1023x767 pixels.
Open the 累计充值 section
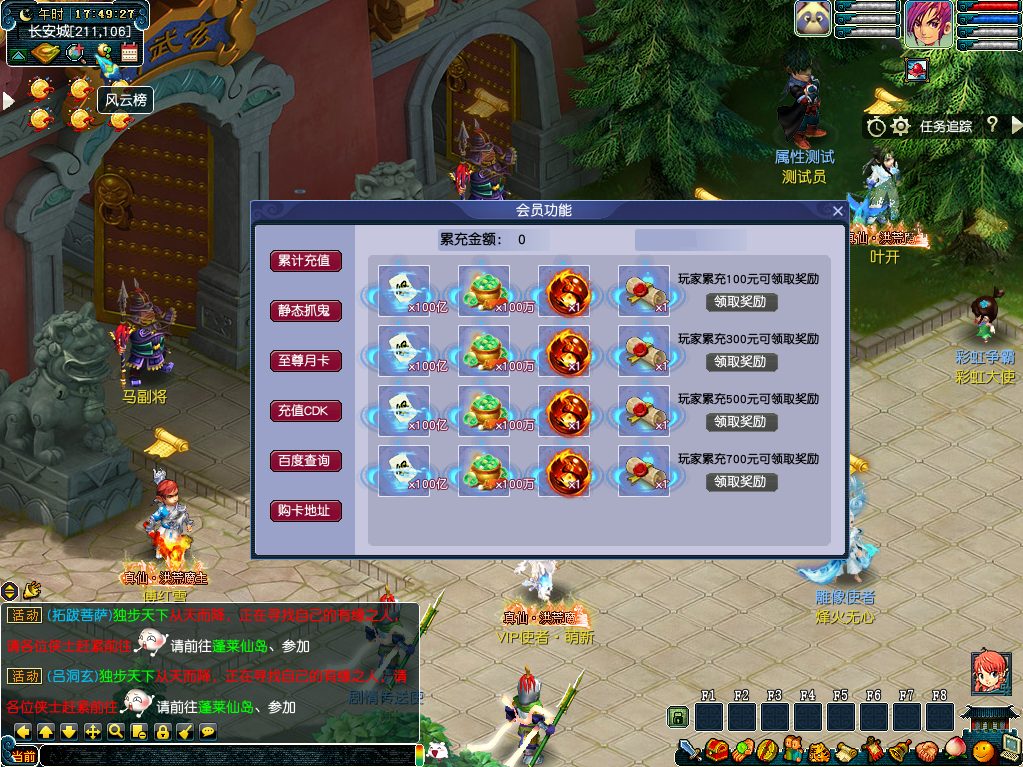click(x=305, y=261)
